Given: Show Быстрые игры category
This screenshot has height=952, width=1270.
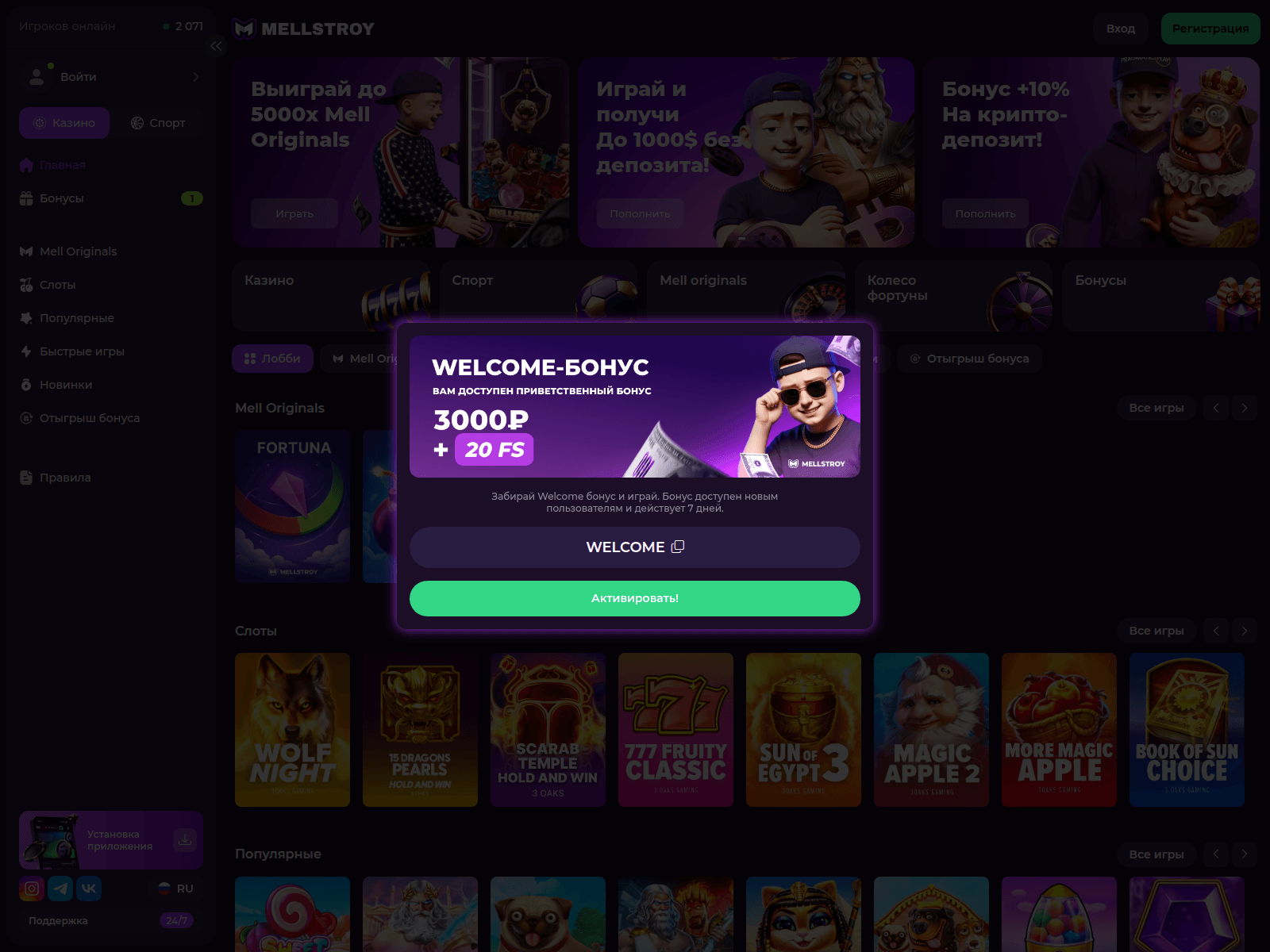Looking at the screenshot, I should (82, 351).
